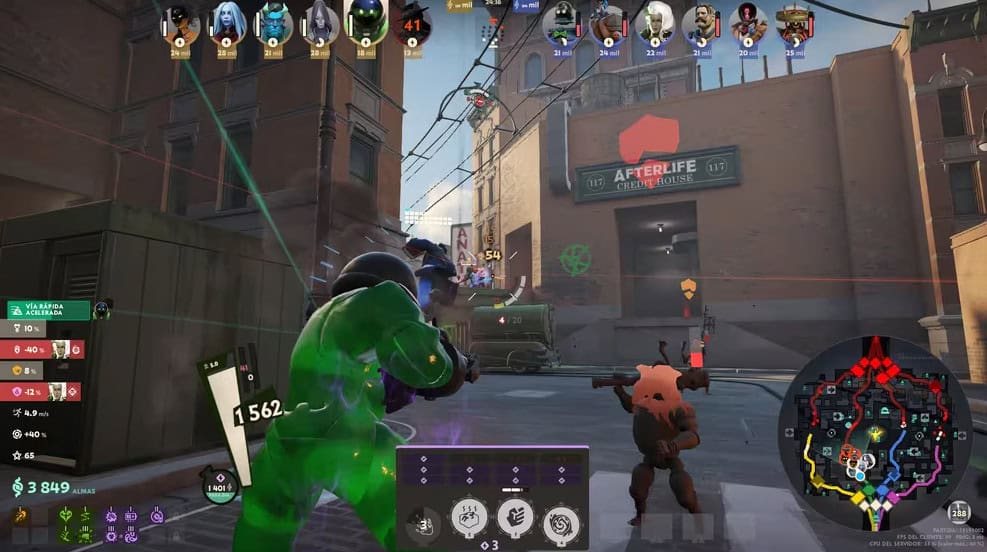The image size is (987, 552).
Task: Select the blue horned ally portrait
Action: (273, 24)
